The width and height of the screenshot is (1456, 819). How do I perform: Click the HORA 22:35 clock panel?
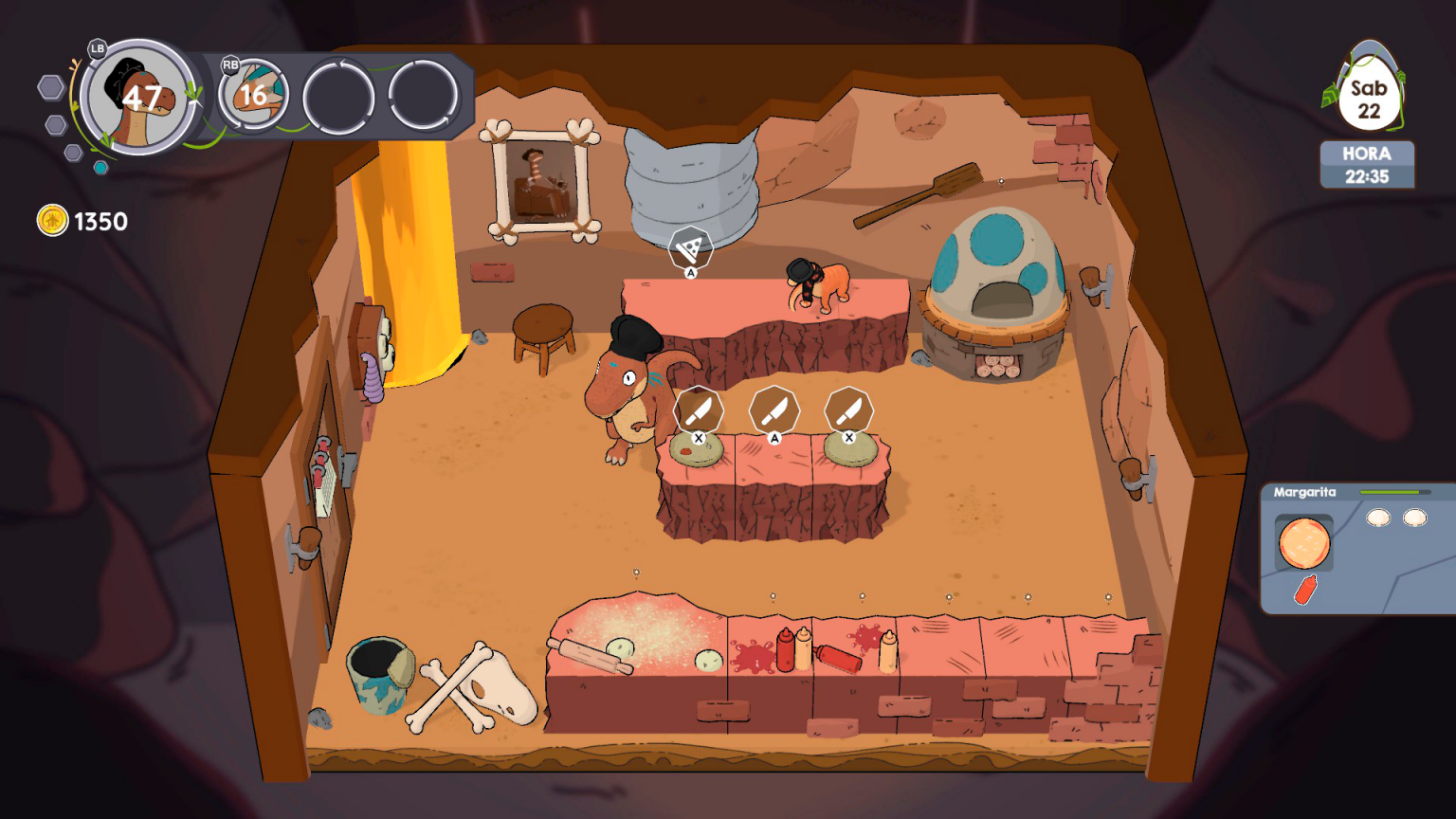point(1366,164)
